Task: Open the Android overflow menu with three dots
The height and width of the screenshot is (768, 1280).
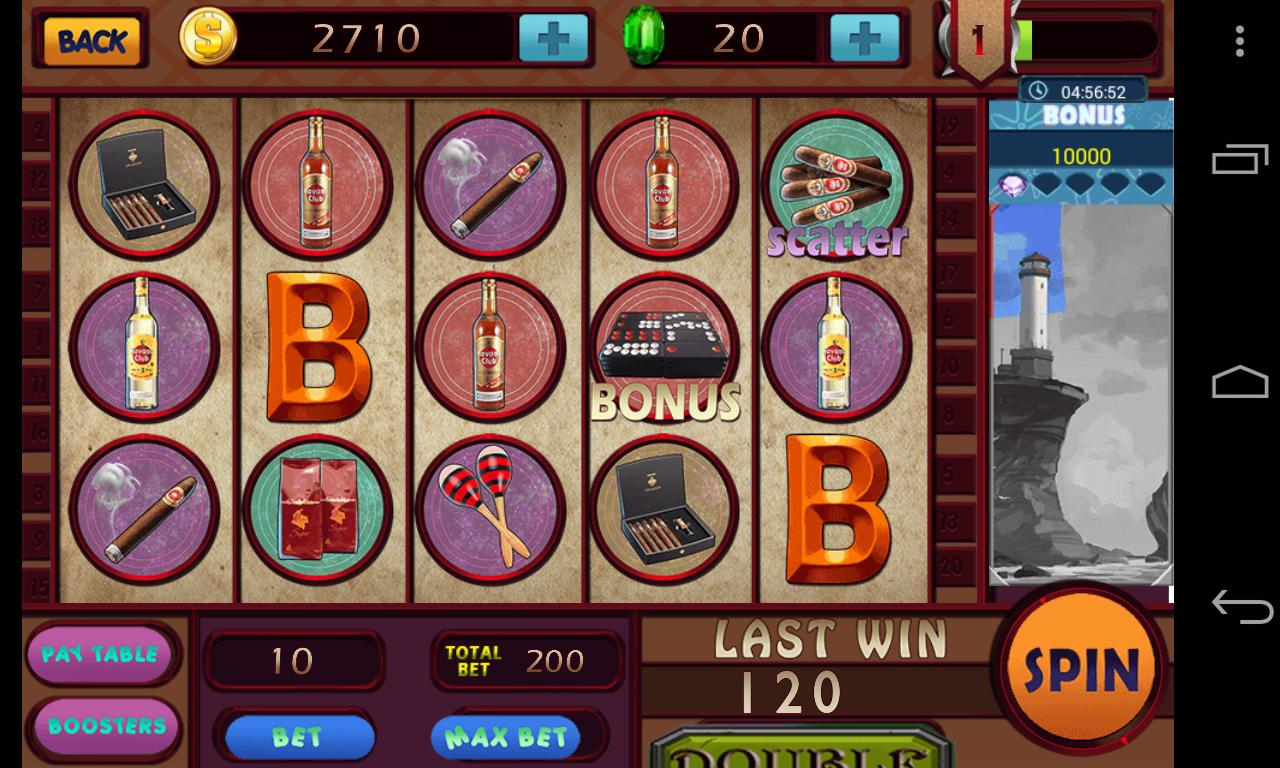Action: coord(1240,41)
